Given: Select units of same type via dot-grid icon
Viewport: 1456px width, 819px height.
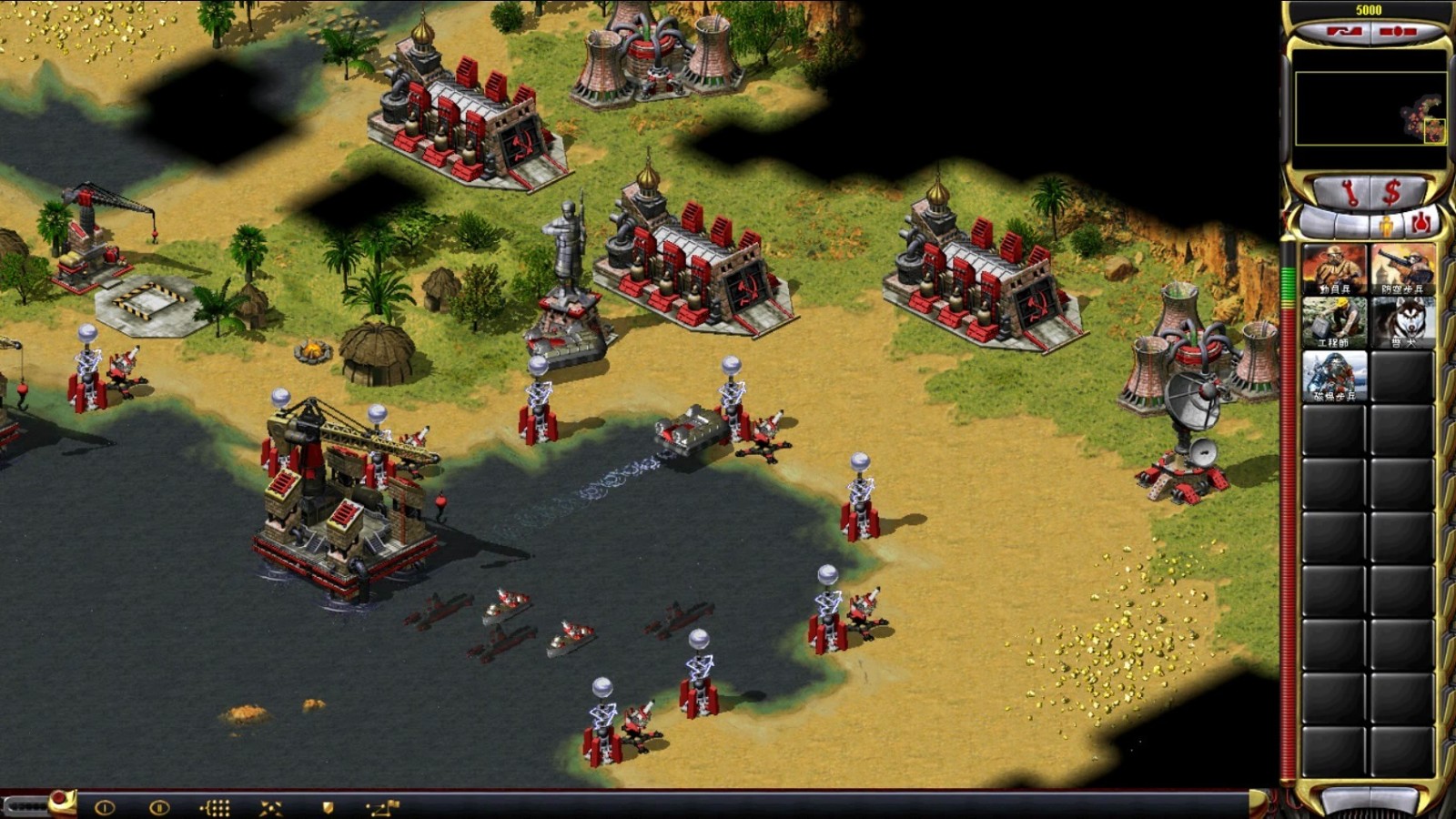Looking at the screenshot, I should 215,807.
